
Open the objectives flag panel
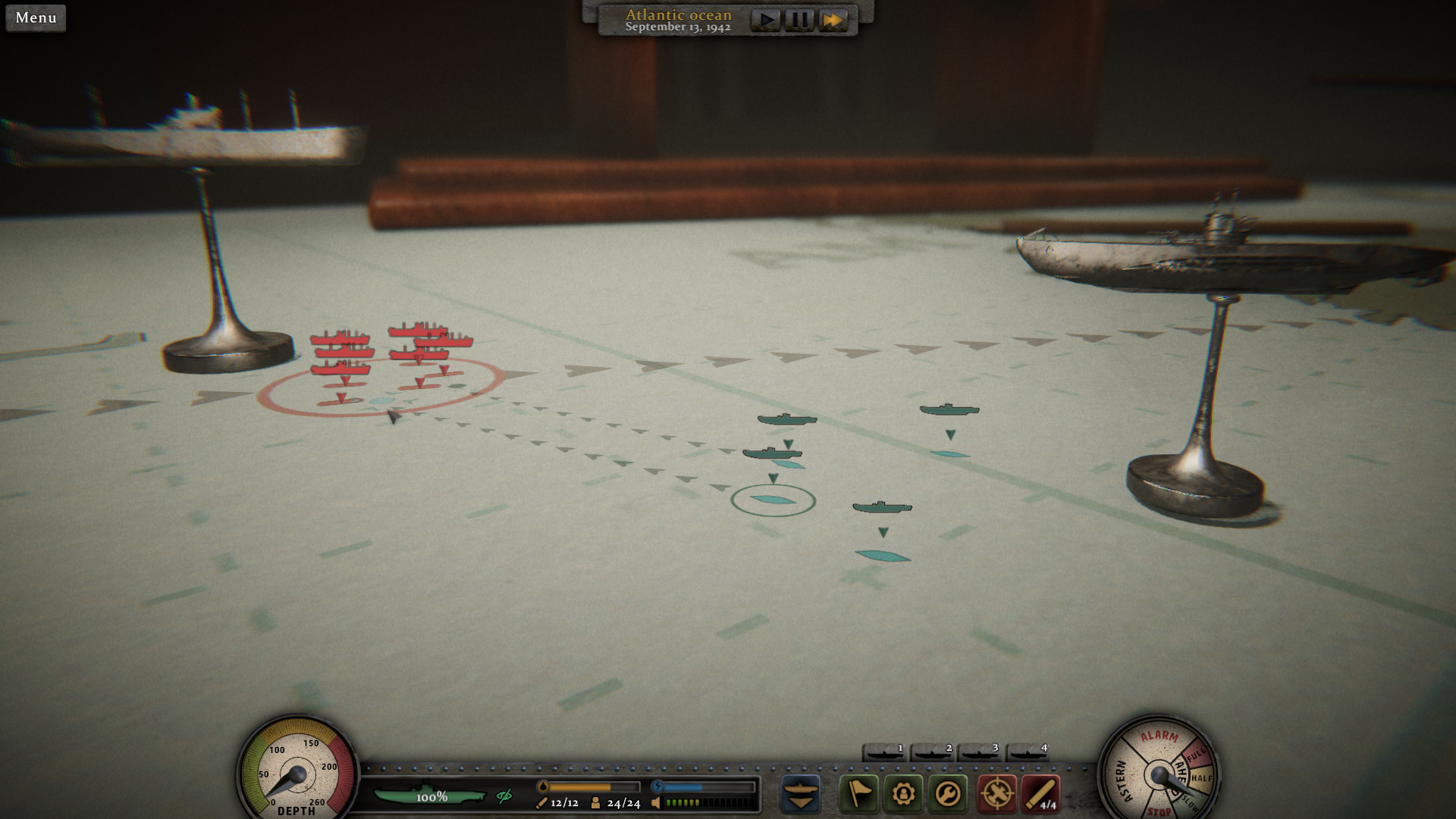858,793
